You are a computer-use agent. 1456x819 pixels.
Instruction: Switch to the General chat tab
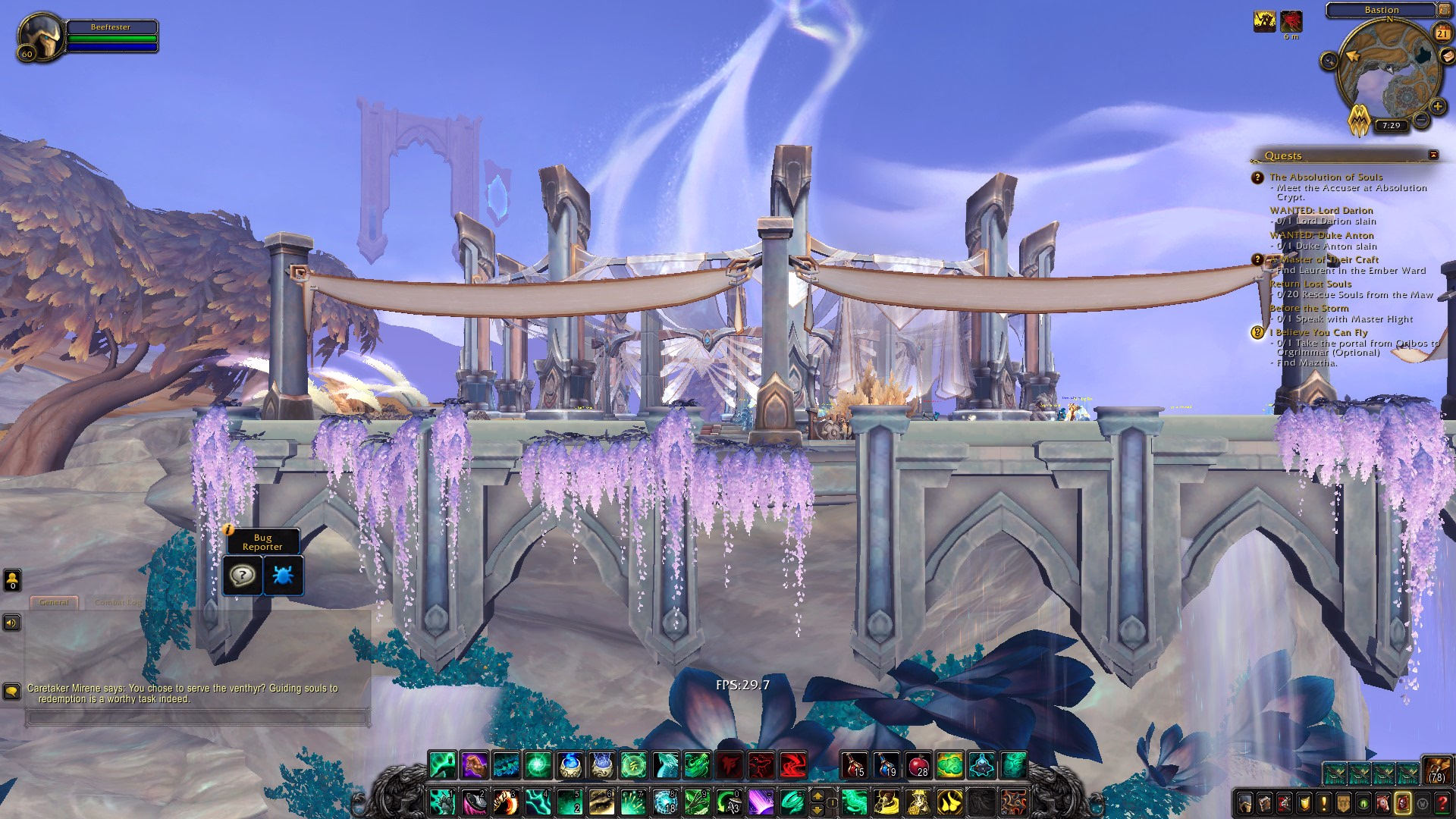tap(54, 602)
